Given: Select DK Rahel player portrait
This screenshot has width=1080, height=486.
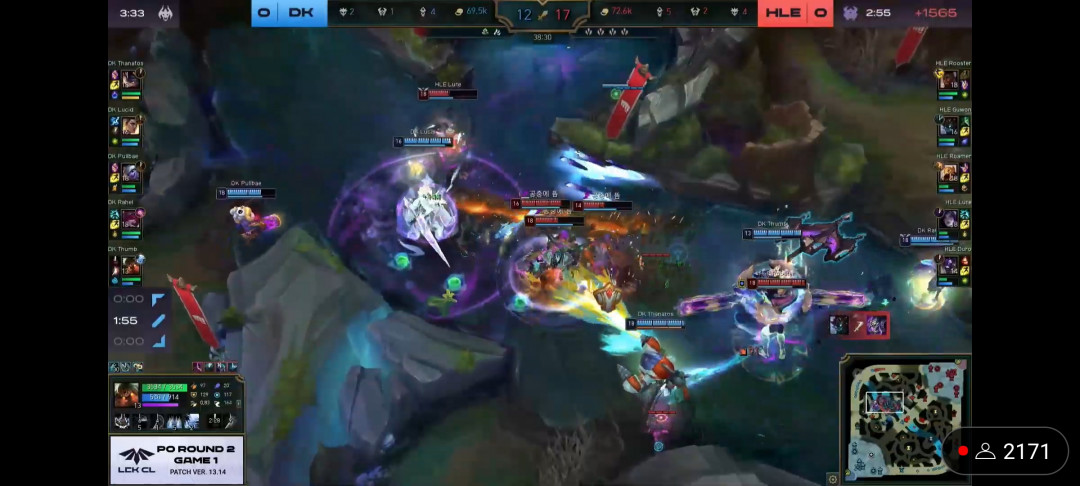Looking at the screenshot, I should pyautogui.click(x=130, y=220).
